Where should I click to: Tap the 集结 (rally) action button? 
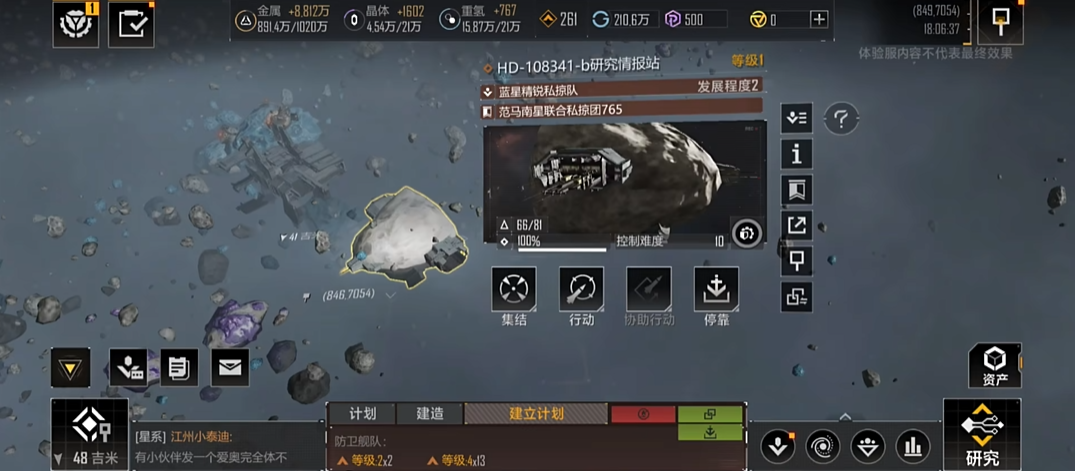(x=514, y=289)
